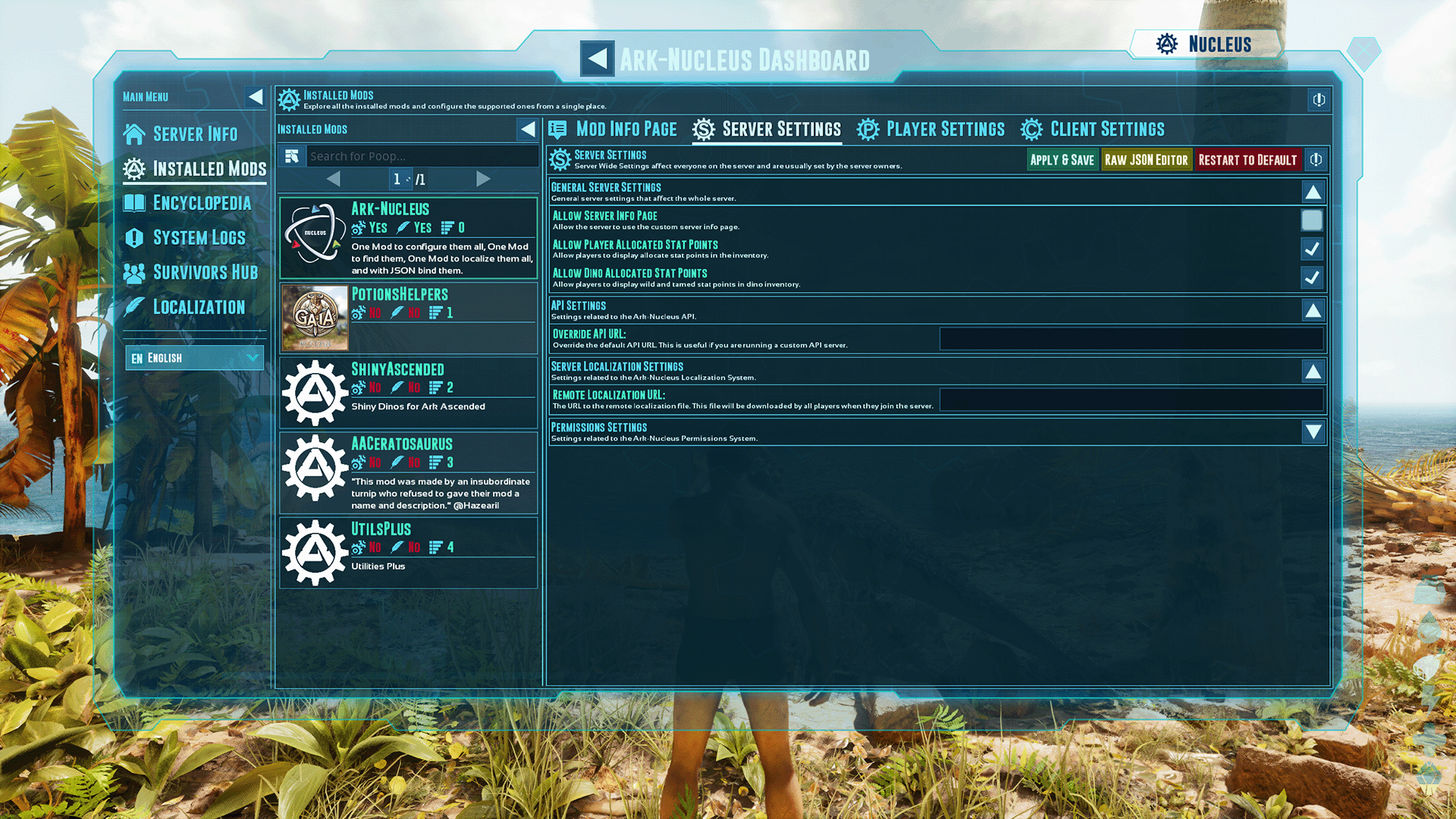Click the mod search filter icon beside search bar
The height and width of the screenshot is (819, 1456).
coord(293,155)
